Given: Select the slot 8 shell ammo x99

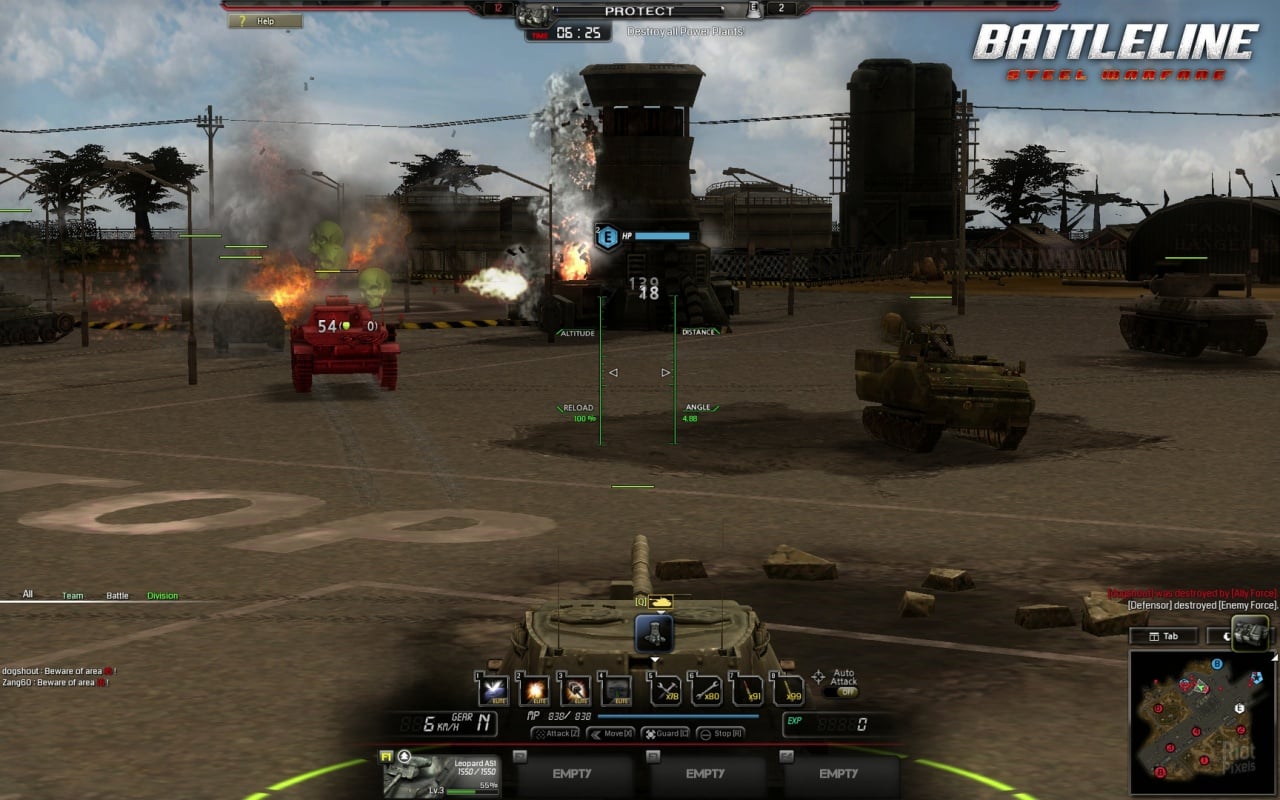Looking at the screenshot, I should pyautogui.click(x=788, y=690).
